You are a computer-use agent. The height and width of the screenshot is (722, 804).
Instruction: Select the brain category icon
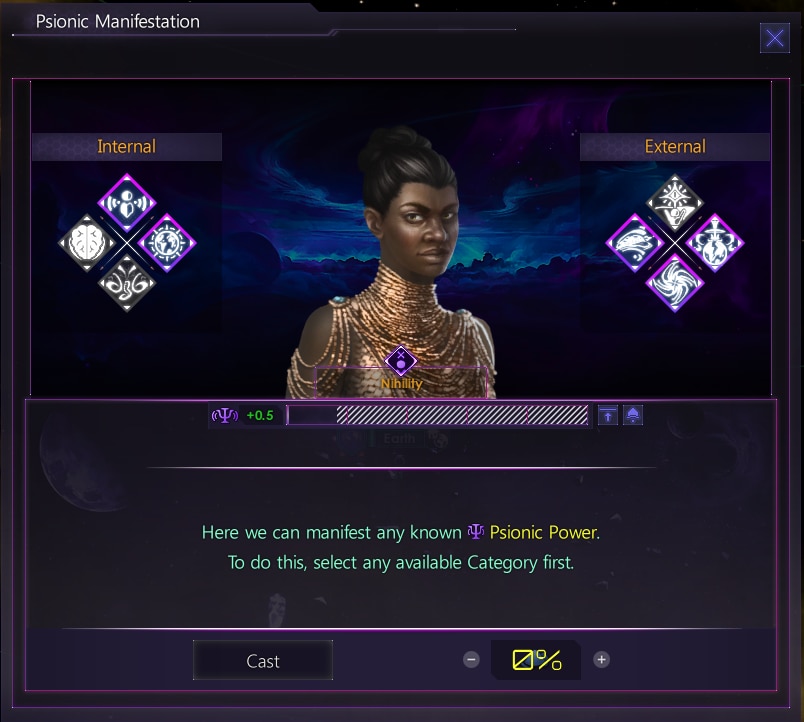[x=87, y=243]
